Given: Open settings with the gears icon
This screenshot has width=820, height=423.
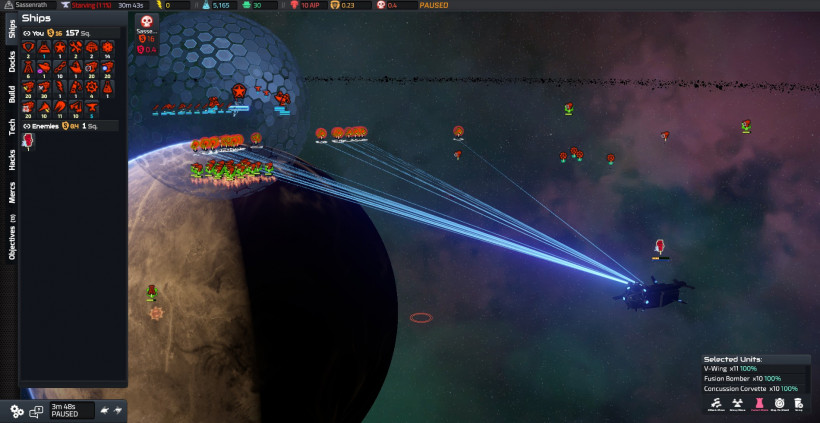Looking at the screenshot, I should coord(17,410).
